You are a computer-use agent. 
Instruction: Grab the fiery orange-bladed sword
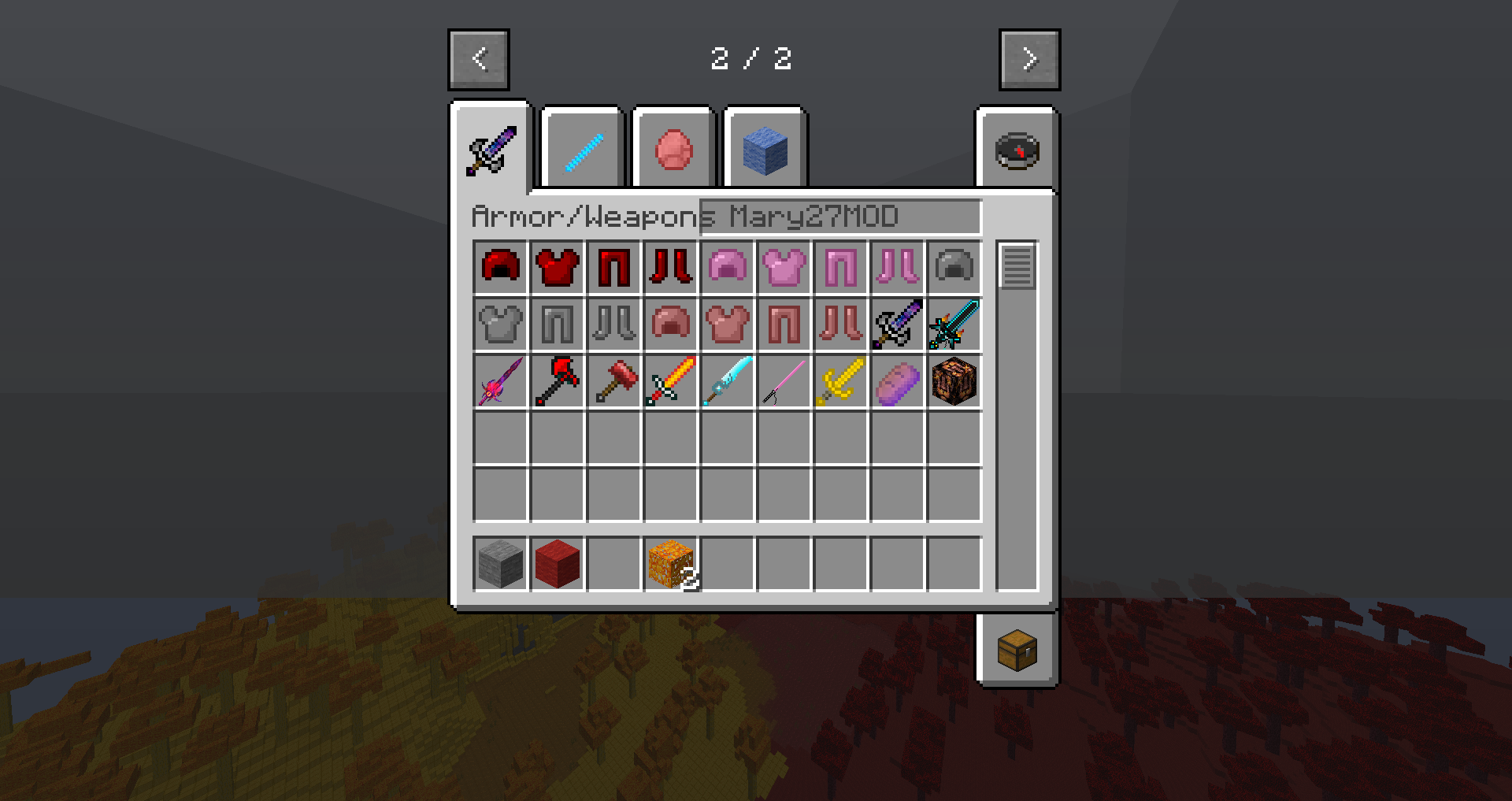671,380
